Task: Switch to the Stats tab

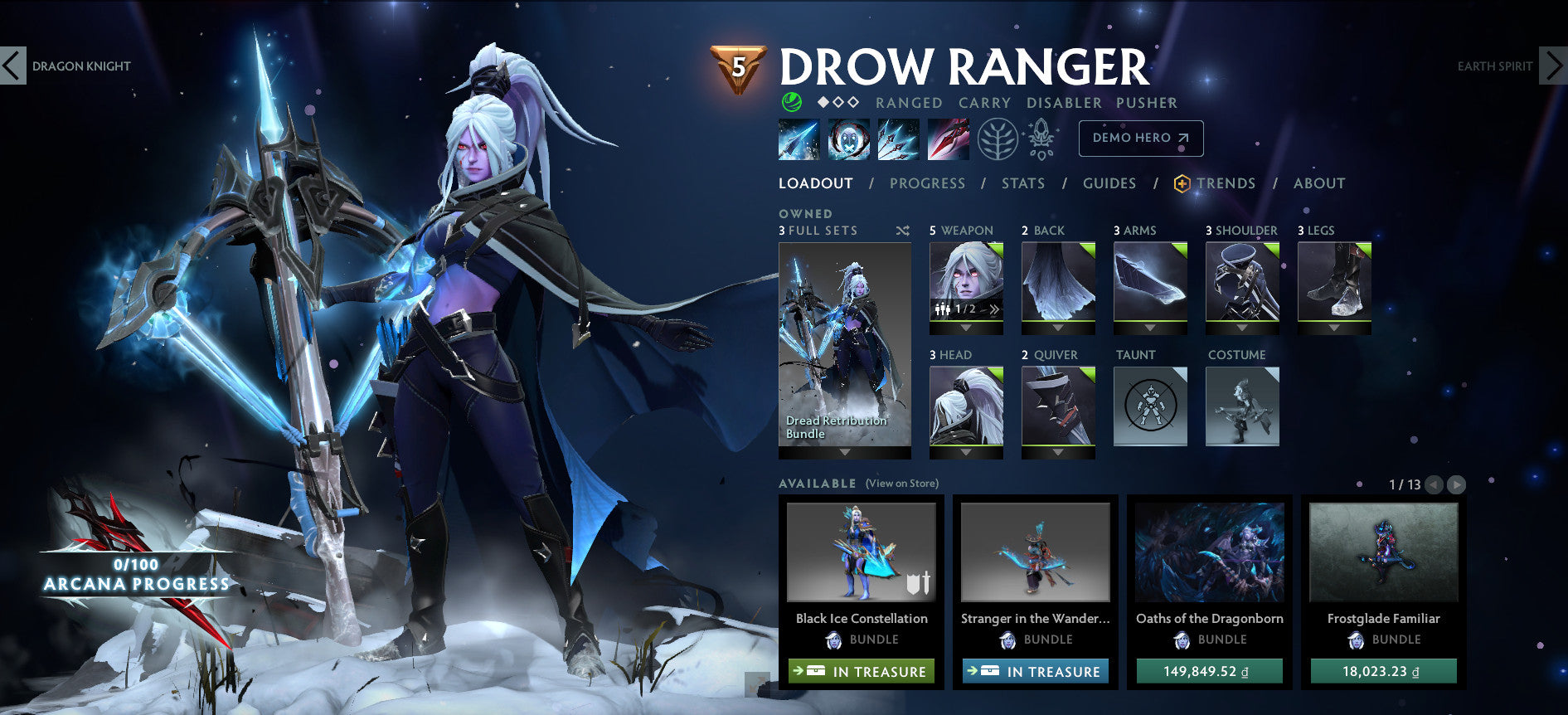Action: 1023,183
